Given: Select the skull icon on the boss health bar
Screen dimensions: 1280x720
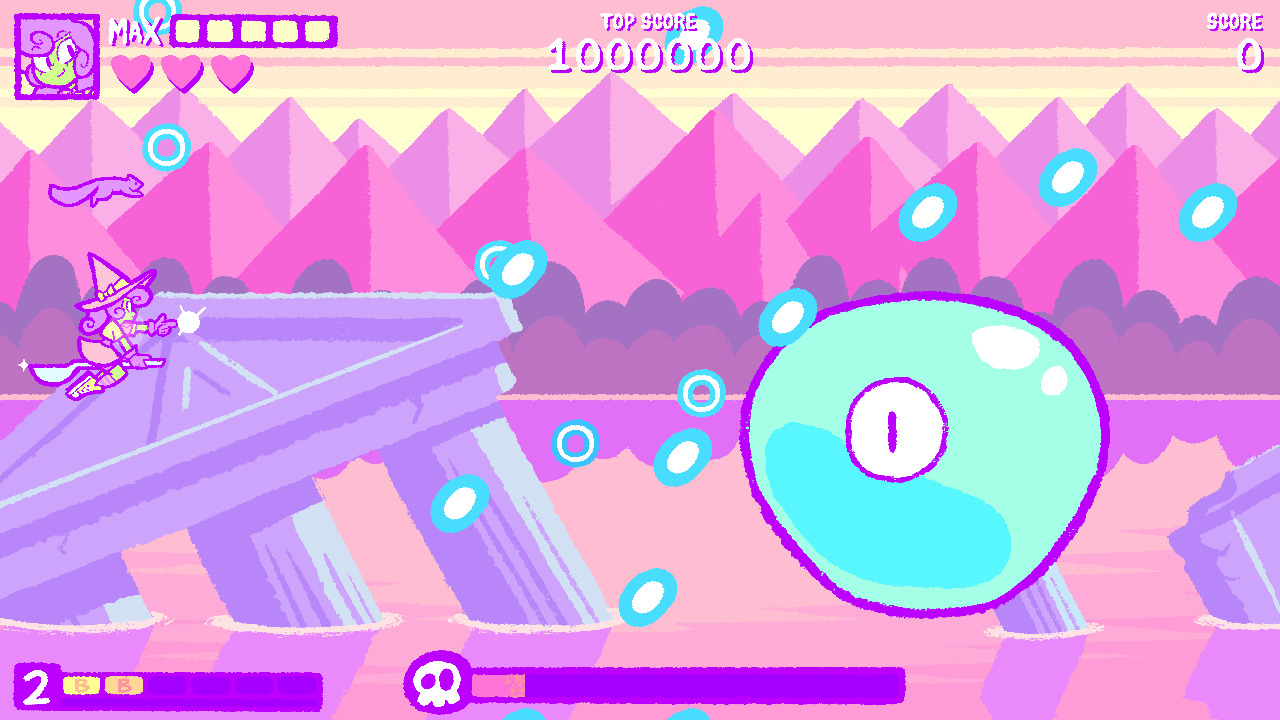Looking at the screenshot, I should pyautogui.click(x=438, y=684).
